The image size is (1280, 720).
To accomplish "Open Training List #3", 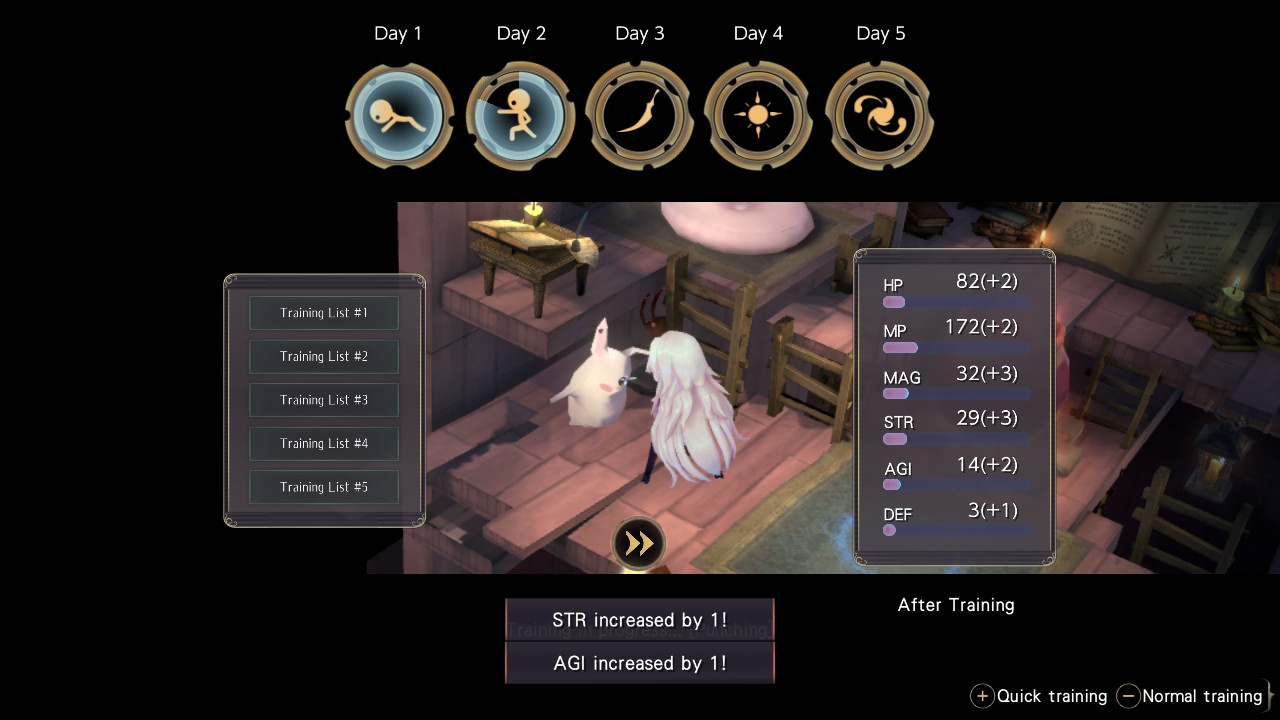I will tap(324, 400).
